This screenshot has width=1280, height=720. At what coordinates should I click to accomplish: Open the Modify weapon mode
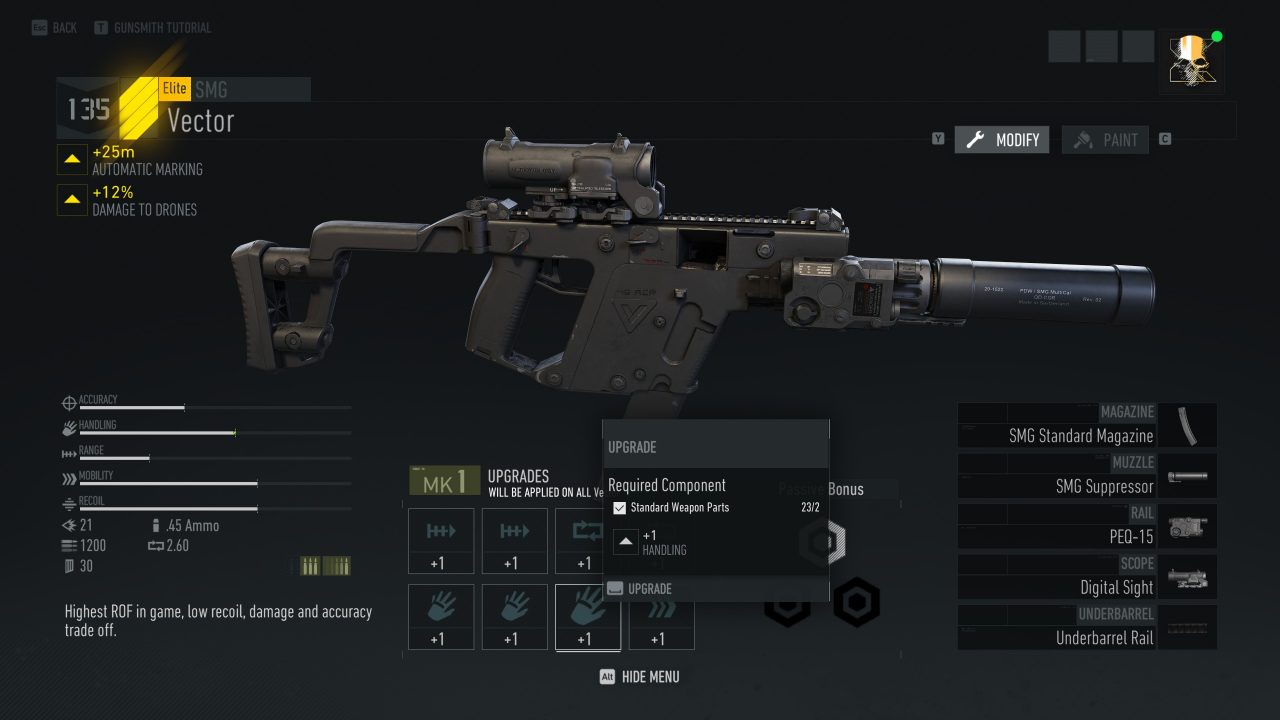click(1002, 140)
